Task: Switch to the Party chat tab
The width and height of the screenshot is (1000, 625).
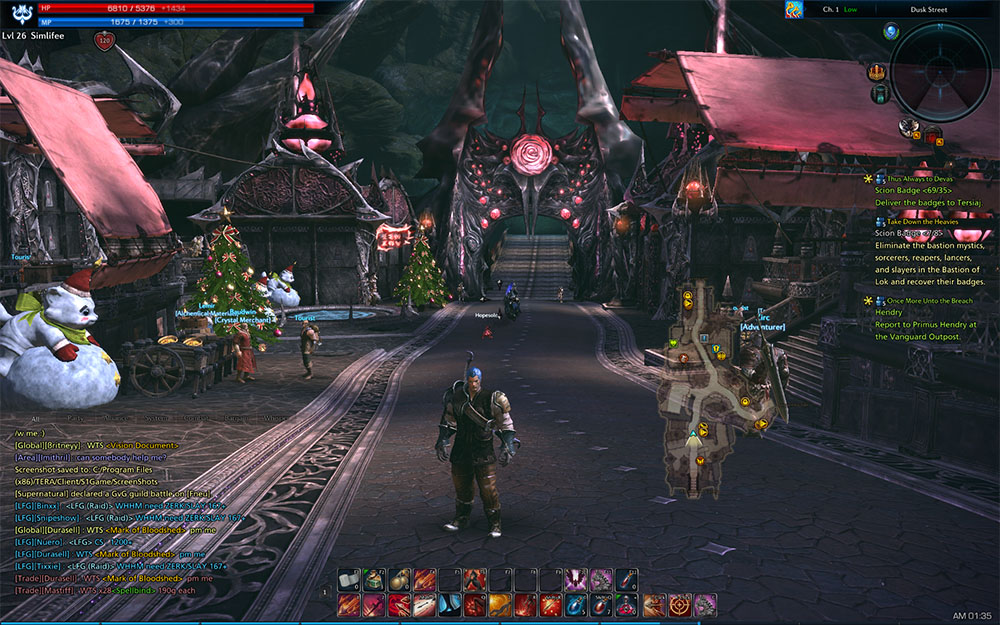Action: tap(75, 419)
